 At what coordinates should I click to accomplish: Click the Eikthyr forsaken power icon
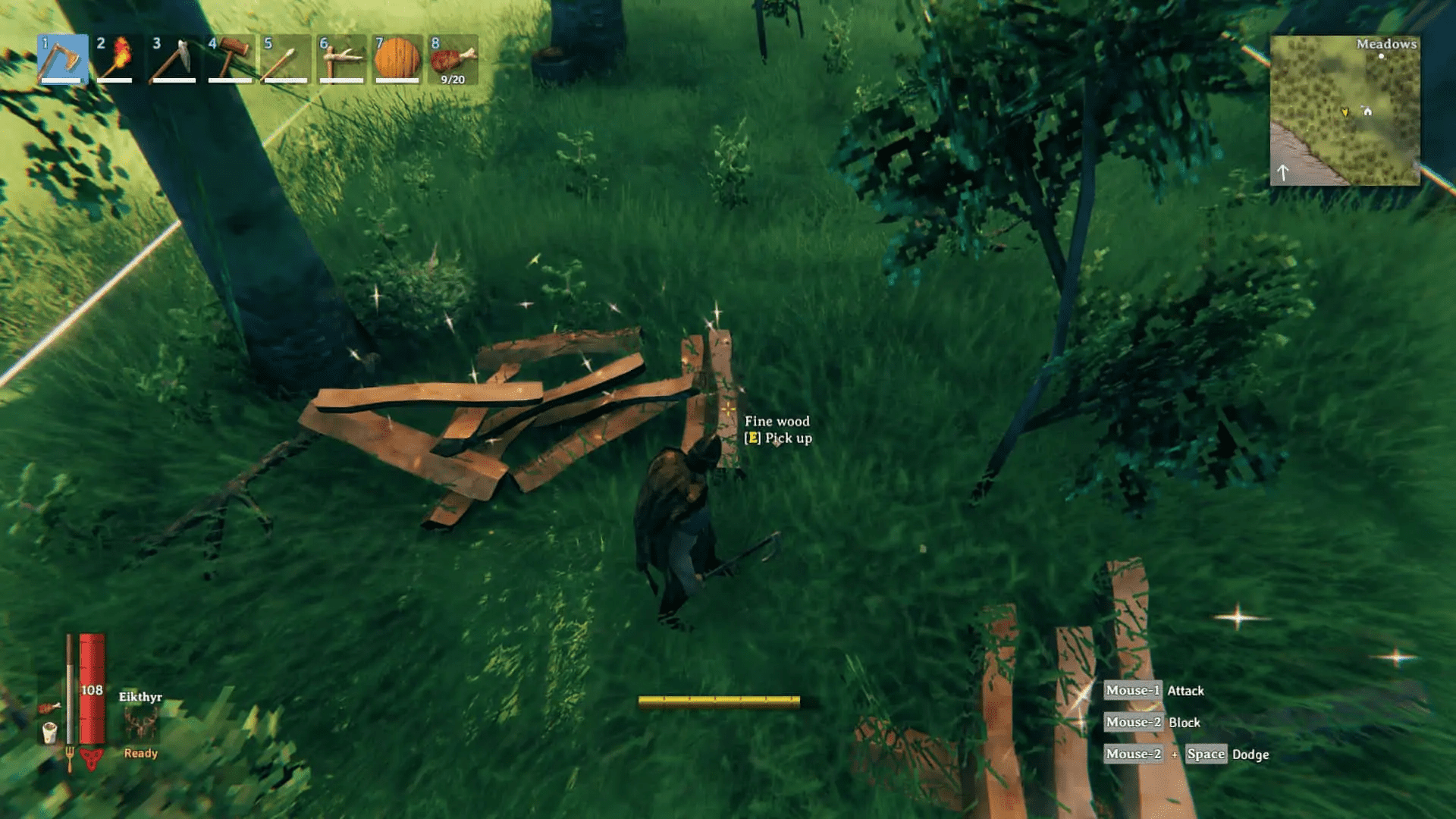coord(140,723)
